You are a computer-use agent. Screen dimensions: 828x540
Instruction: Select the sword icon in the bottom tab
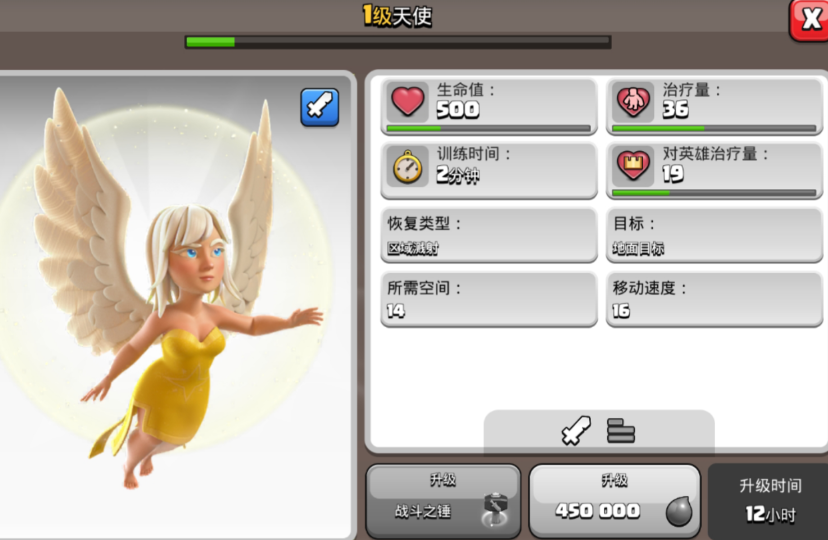click(574, 430)
